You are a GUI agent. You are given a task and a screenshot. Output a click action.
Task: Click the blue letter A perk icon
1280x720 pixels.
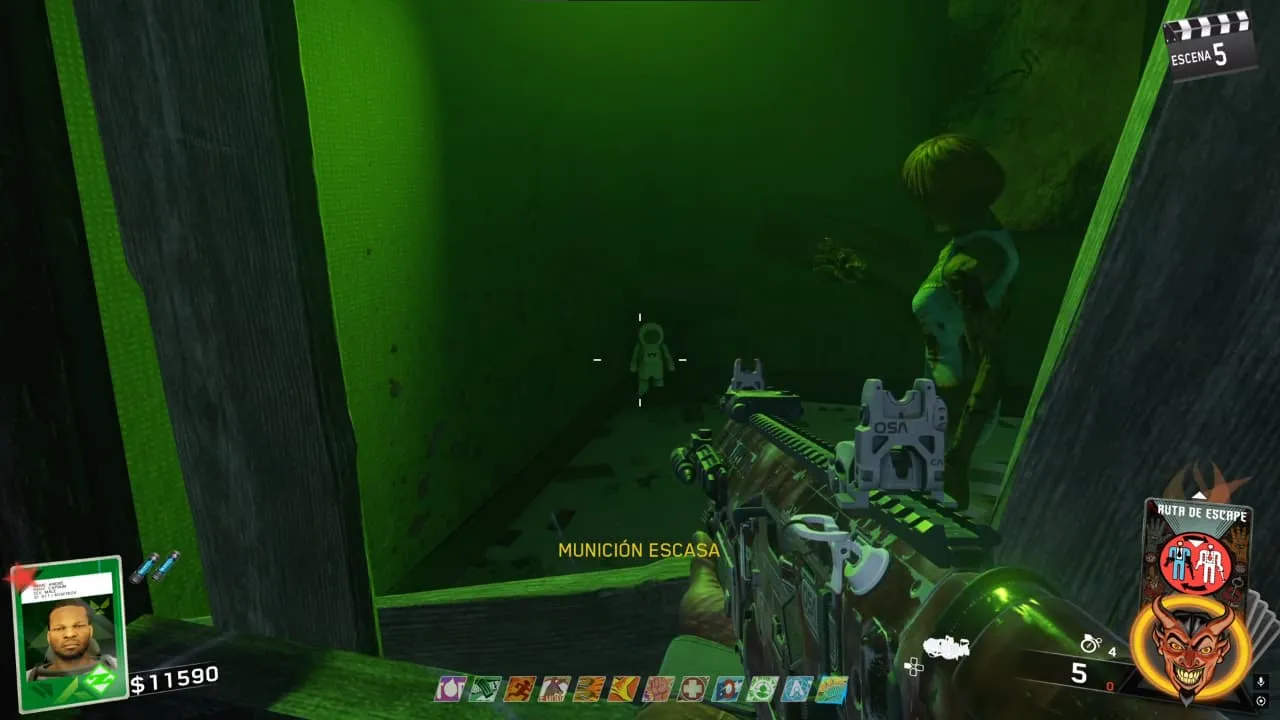click(797, 688)
